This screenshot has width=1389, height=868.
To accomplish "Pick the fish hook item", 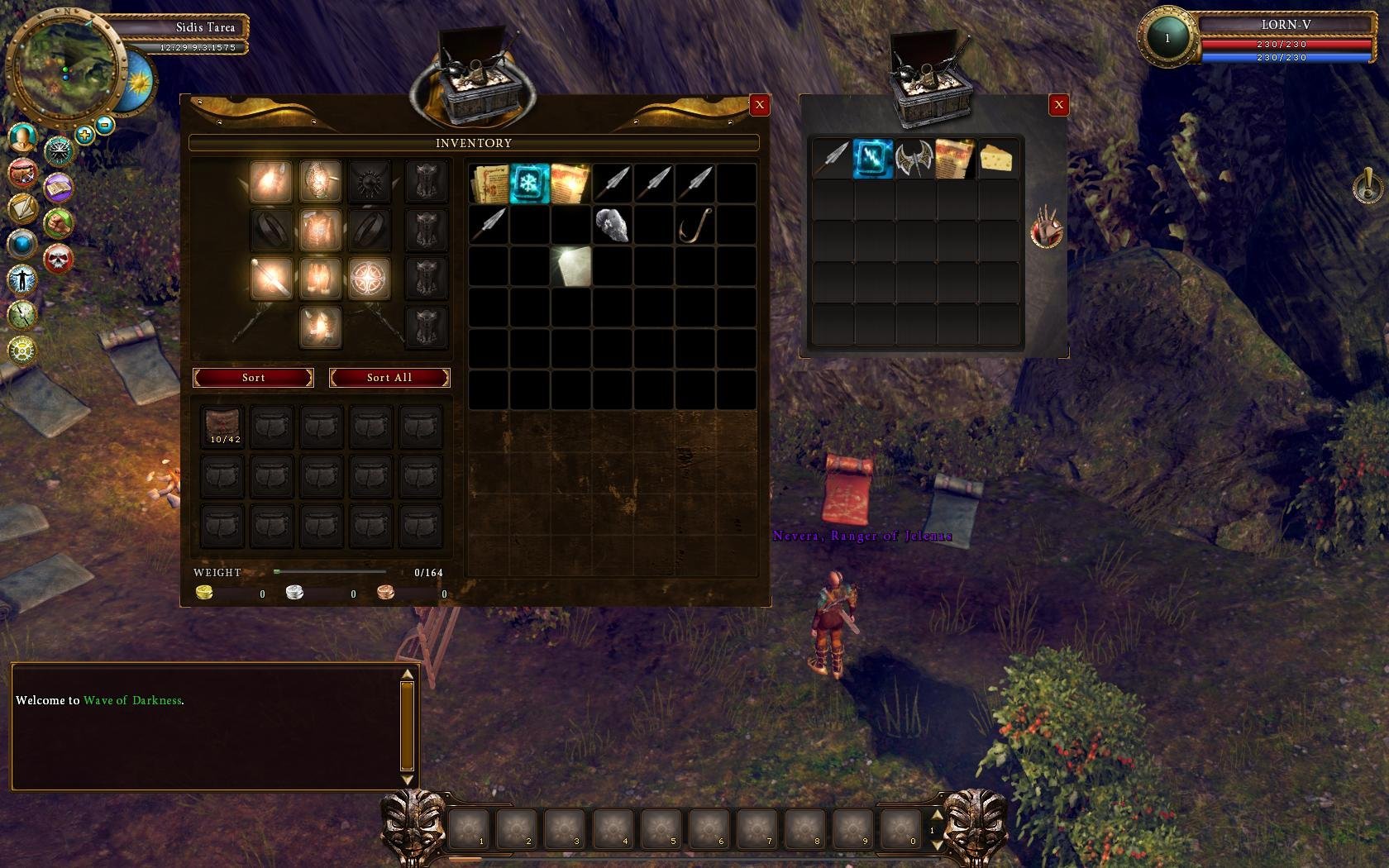I will pyautogui.click(x=694, y=225).
